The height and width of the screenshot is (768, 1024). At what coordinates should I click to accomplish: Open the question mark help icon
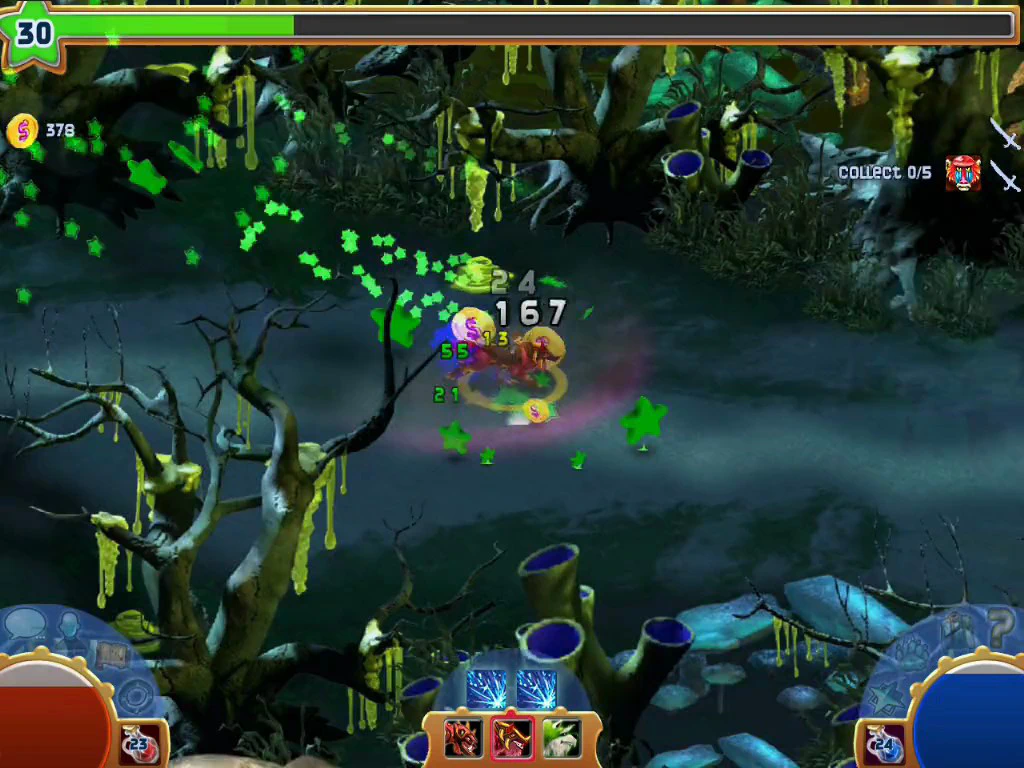tap(1001, 628)
